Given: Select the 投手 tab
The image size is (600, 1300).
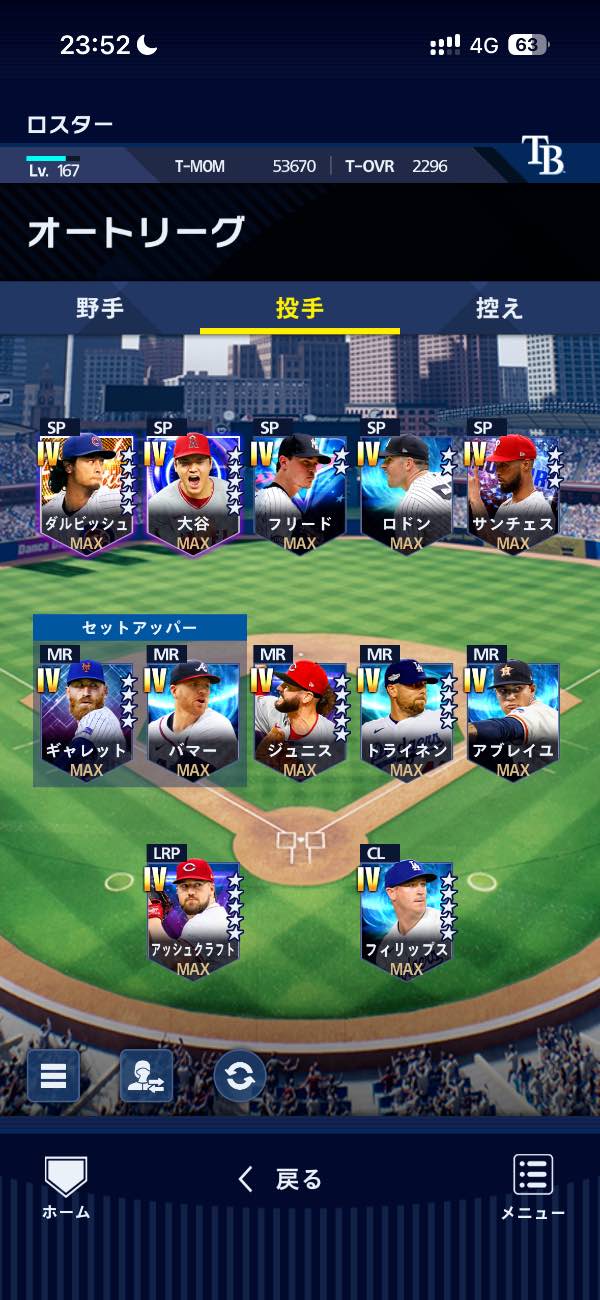Looking at the screenshot, I should [x=300, y=308].
